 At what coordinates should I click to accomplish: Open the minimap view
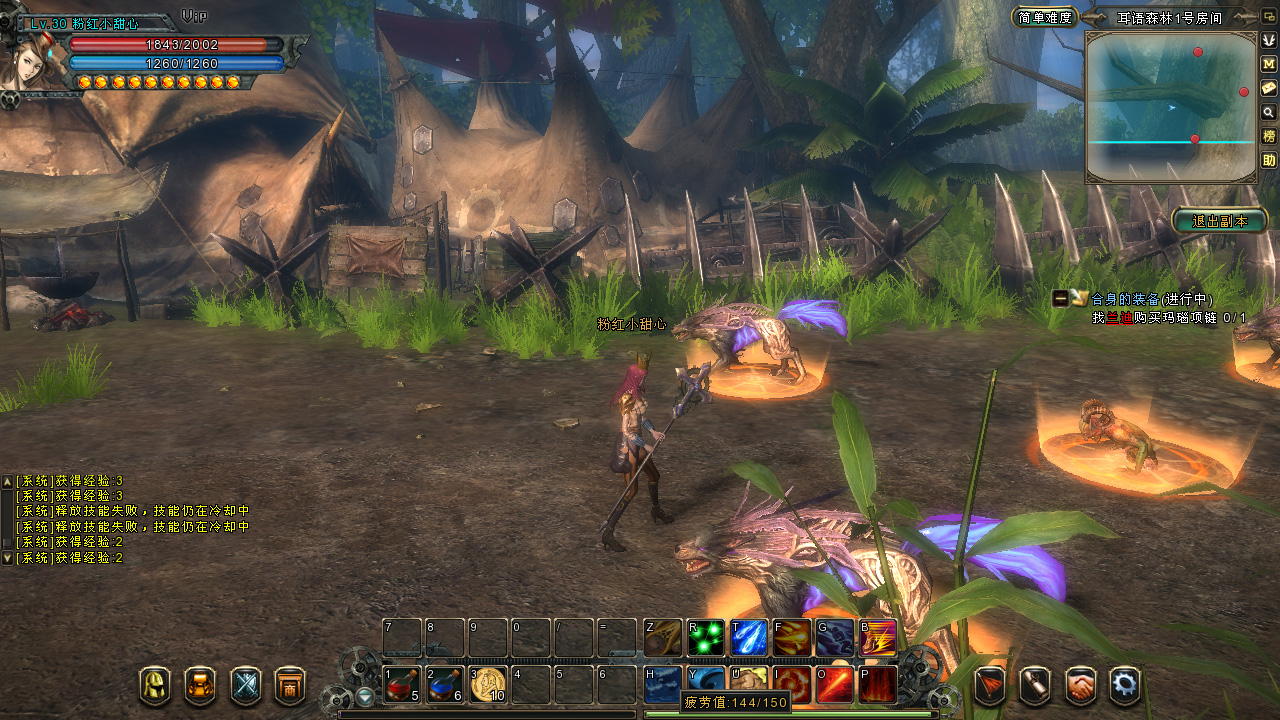point(1170,107)
